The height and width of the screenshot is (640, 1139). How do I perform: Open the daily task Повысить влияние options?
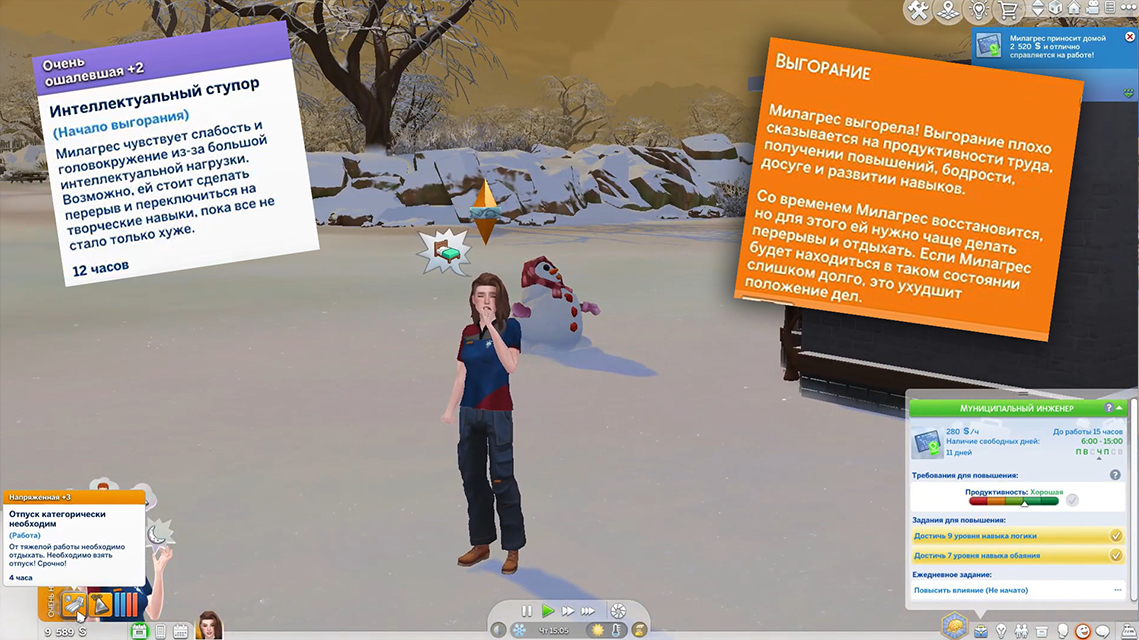click(1117, 590)
